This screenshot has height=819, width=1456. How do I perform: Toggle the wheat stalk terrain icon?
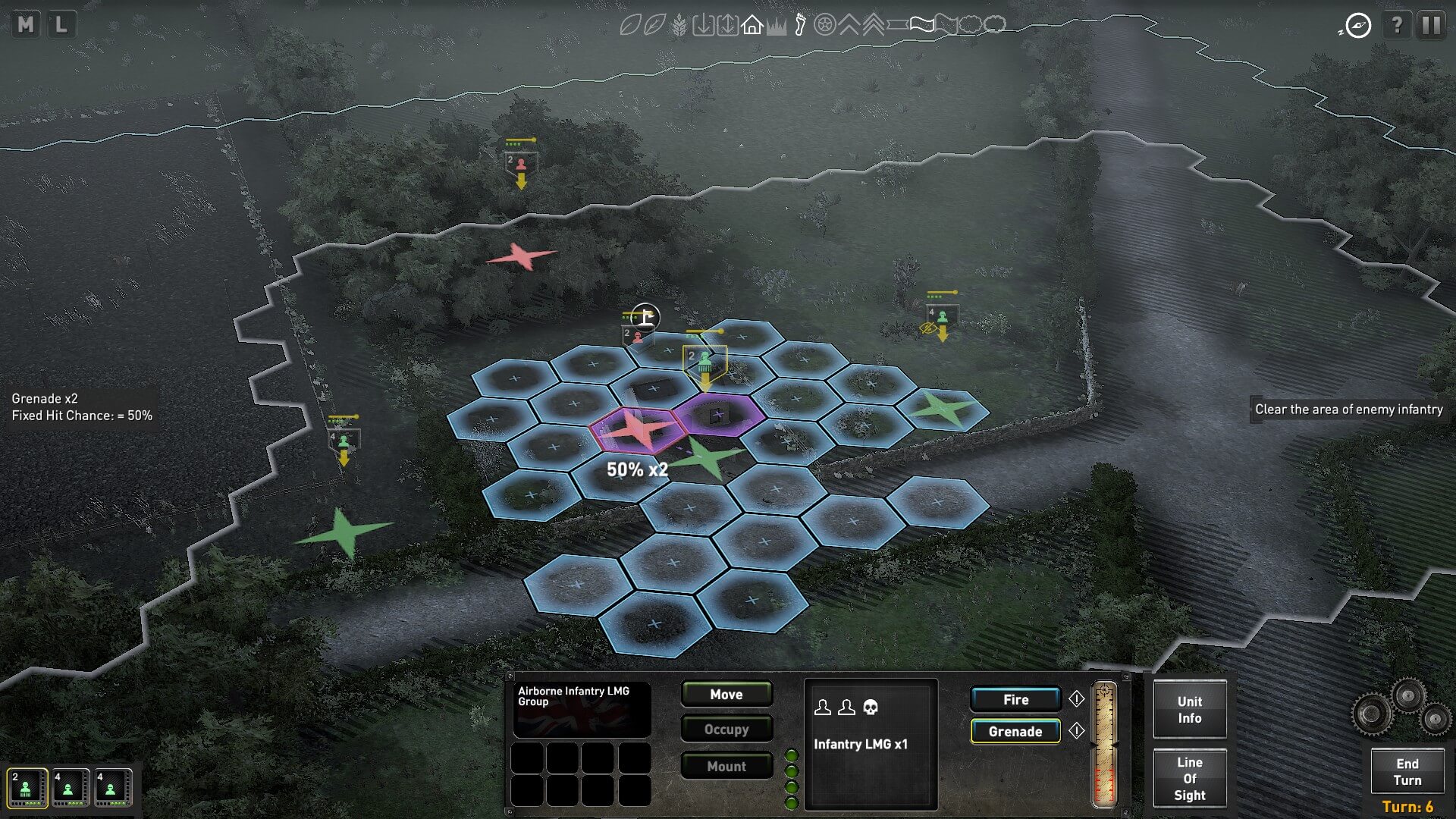click(x=679, y=26)
